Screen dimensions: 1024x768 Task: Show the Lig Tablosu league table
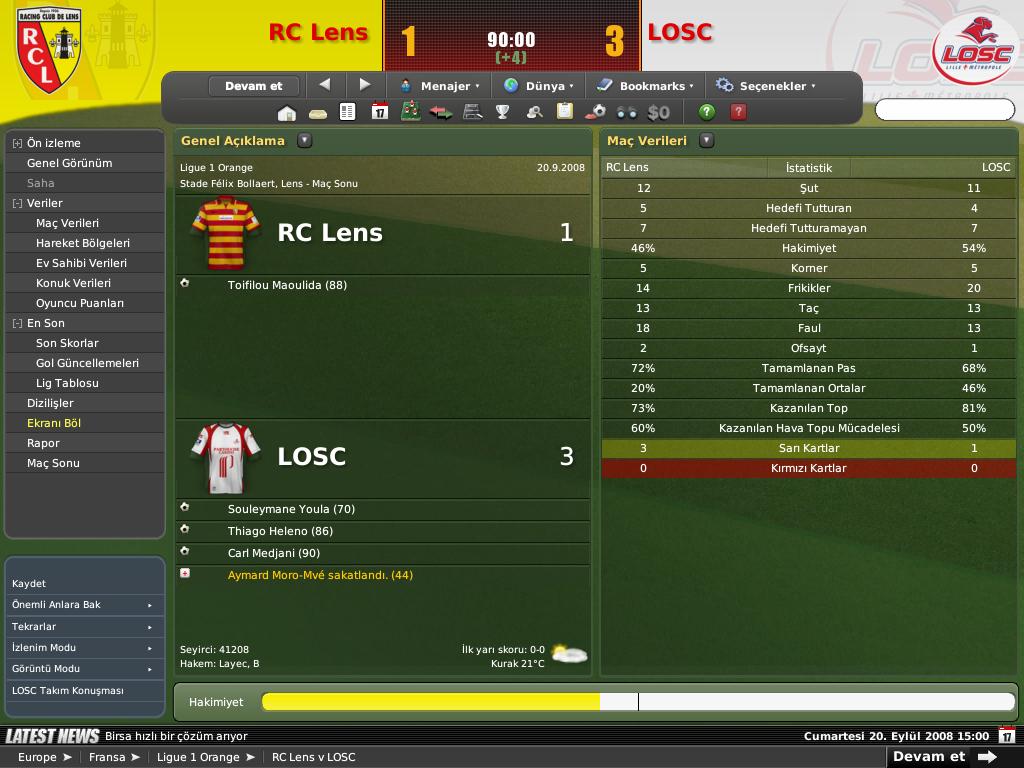[x=67, y=383]
